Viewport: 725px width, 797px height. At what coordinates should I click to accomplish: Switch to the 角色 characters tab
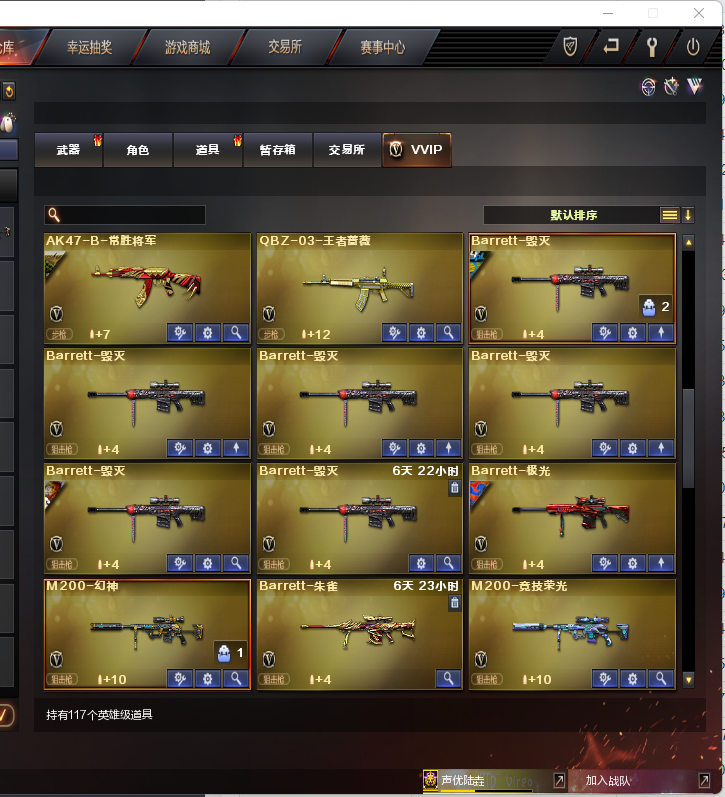(x=137, y=150)
